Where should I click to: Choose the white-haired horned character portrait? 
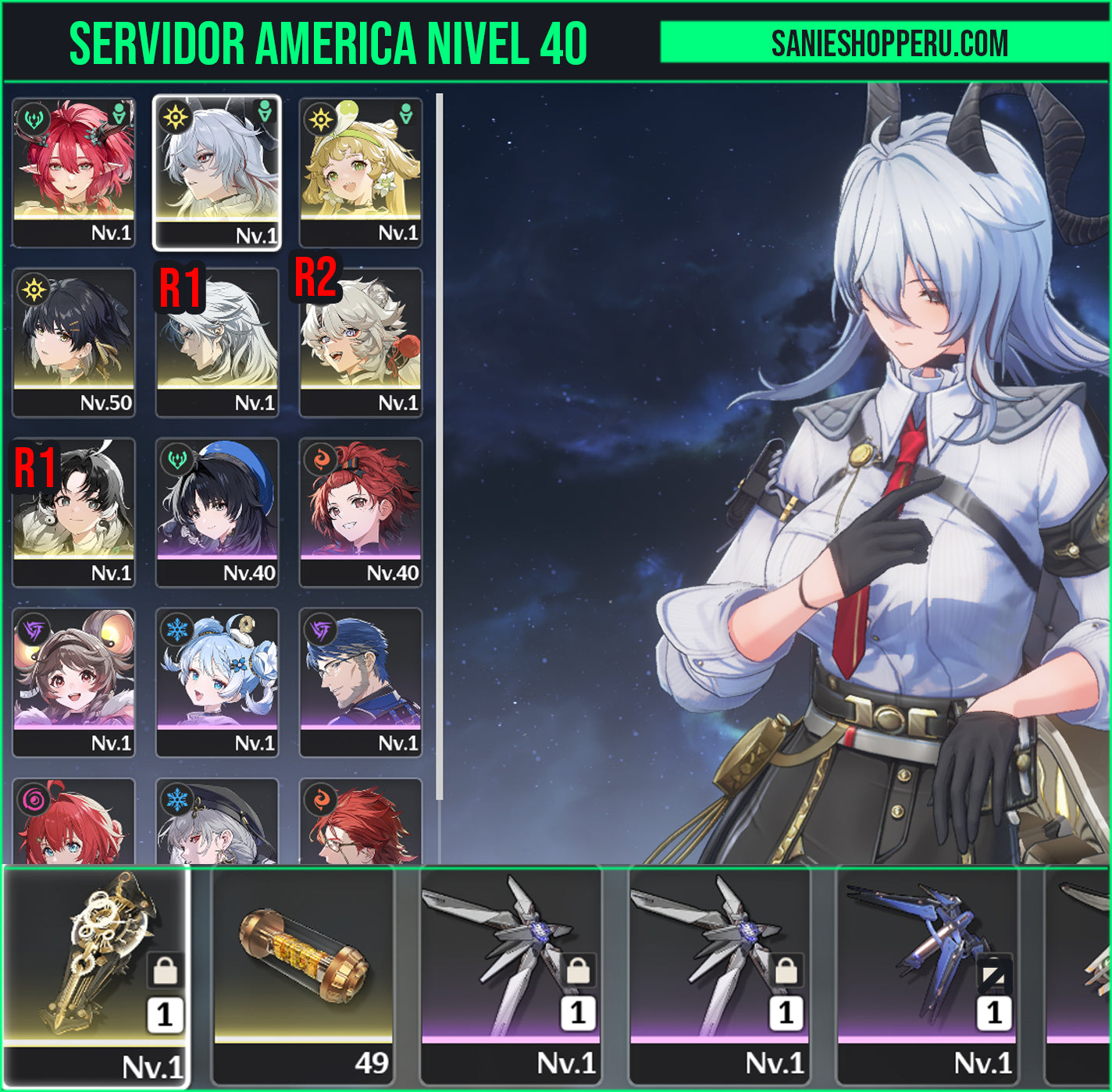[217, 172]
